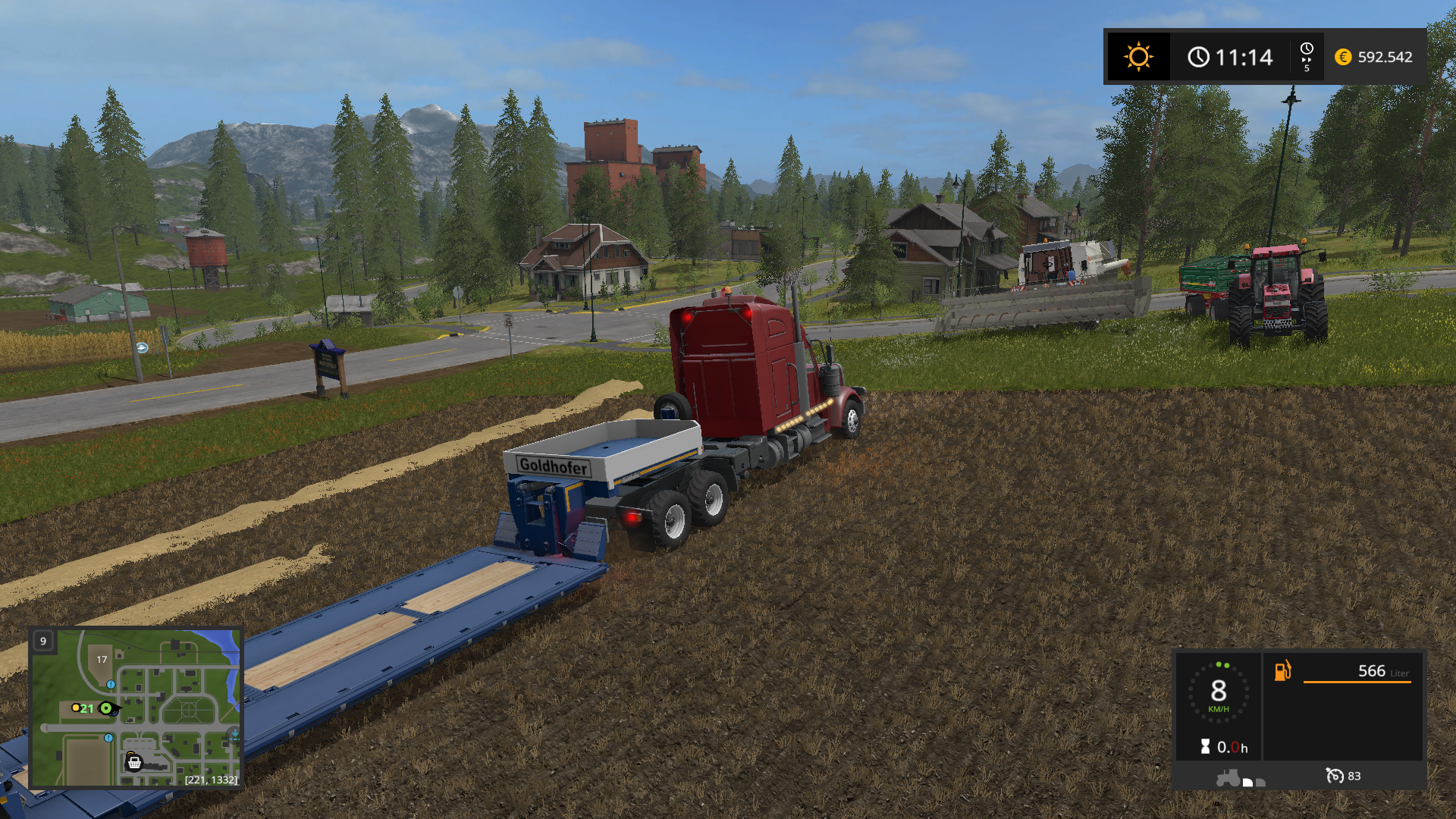Click the sunny weather icon
The image size is (1456, 819).
pos(1138,57)
